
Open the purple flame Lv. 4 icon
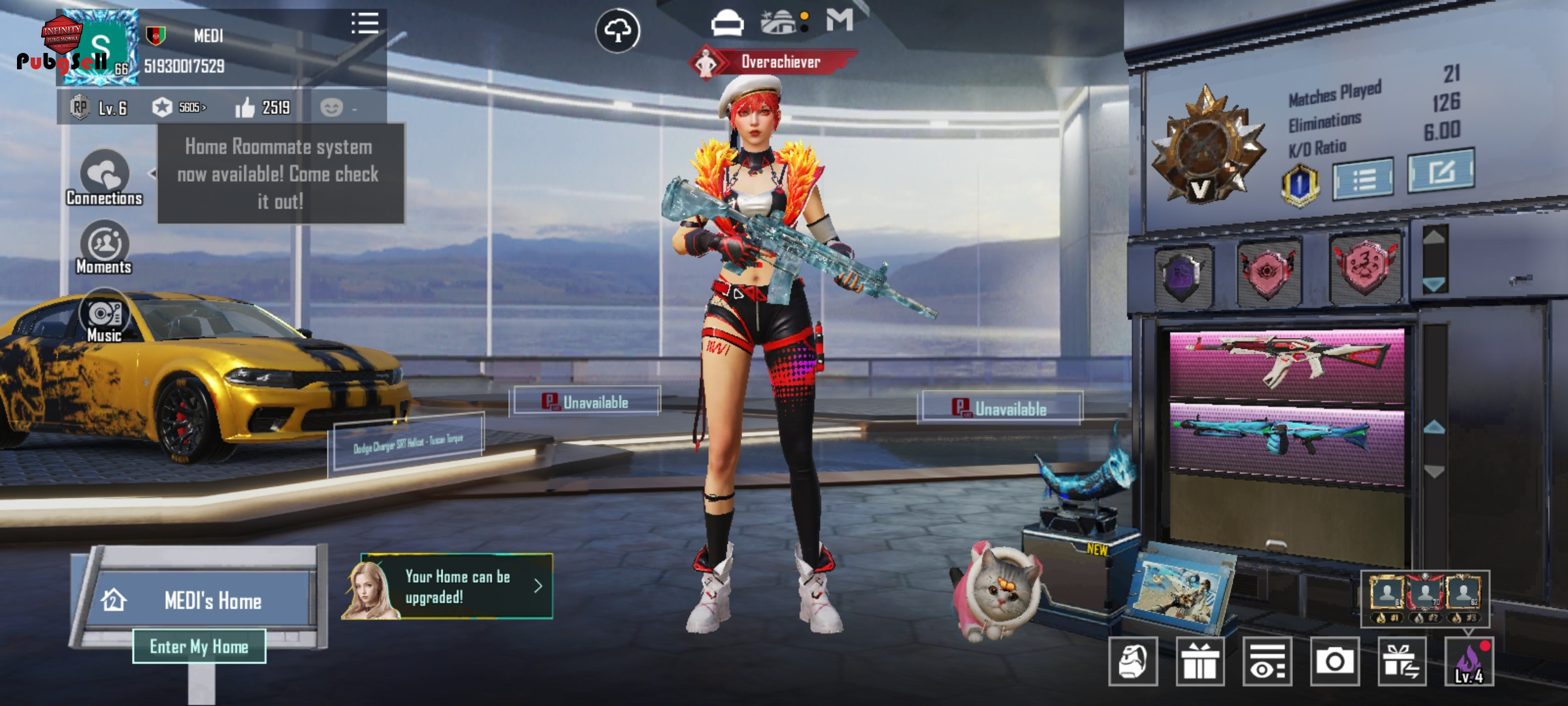pyautogui.click(x=1469, y=662)
